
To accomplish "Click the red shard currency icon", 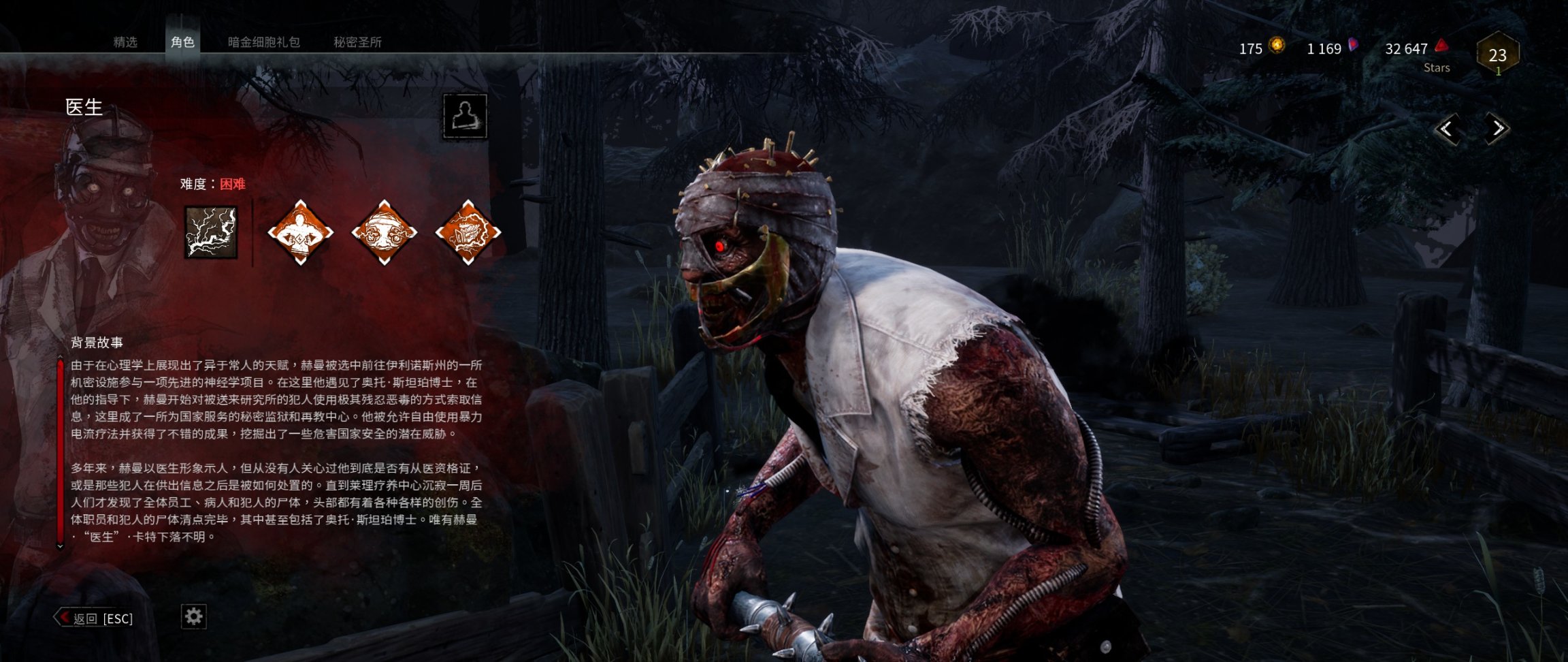I will [x=1441, y=46].
